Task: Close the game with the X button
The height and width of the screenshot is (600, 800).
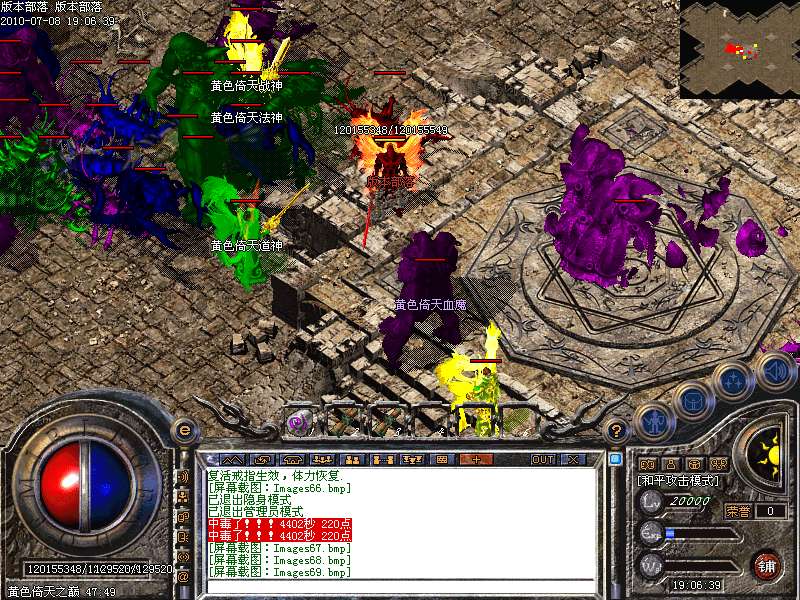Action: (x=573, y=459)
